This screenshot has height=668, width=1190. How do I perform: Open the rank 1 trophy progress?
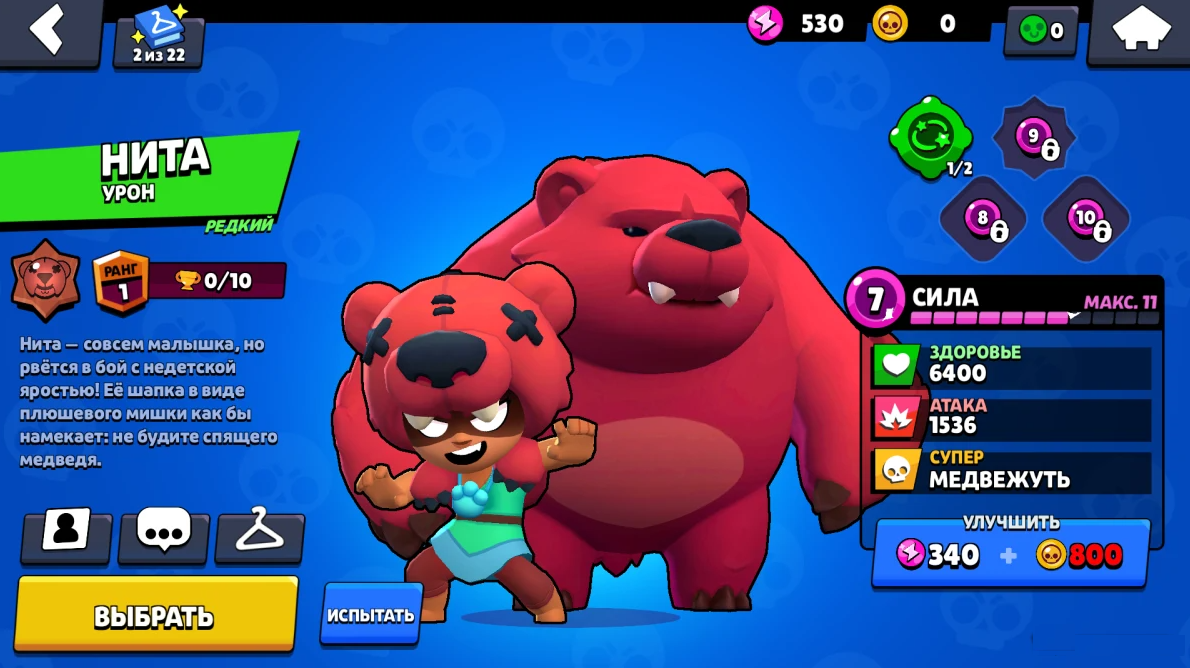190,280
